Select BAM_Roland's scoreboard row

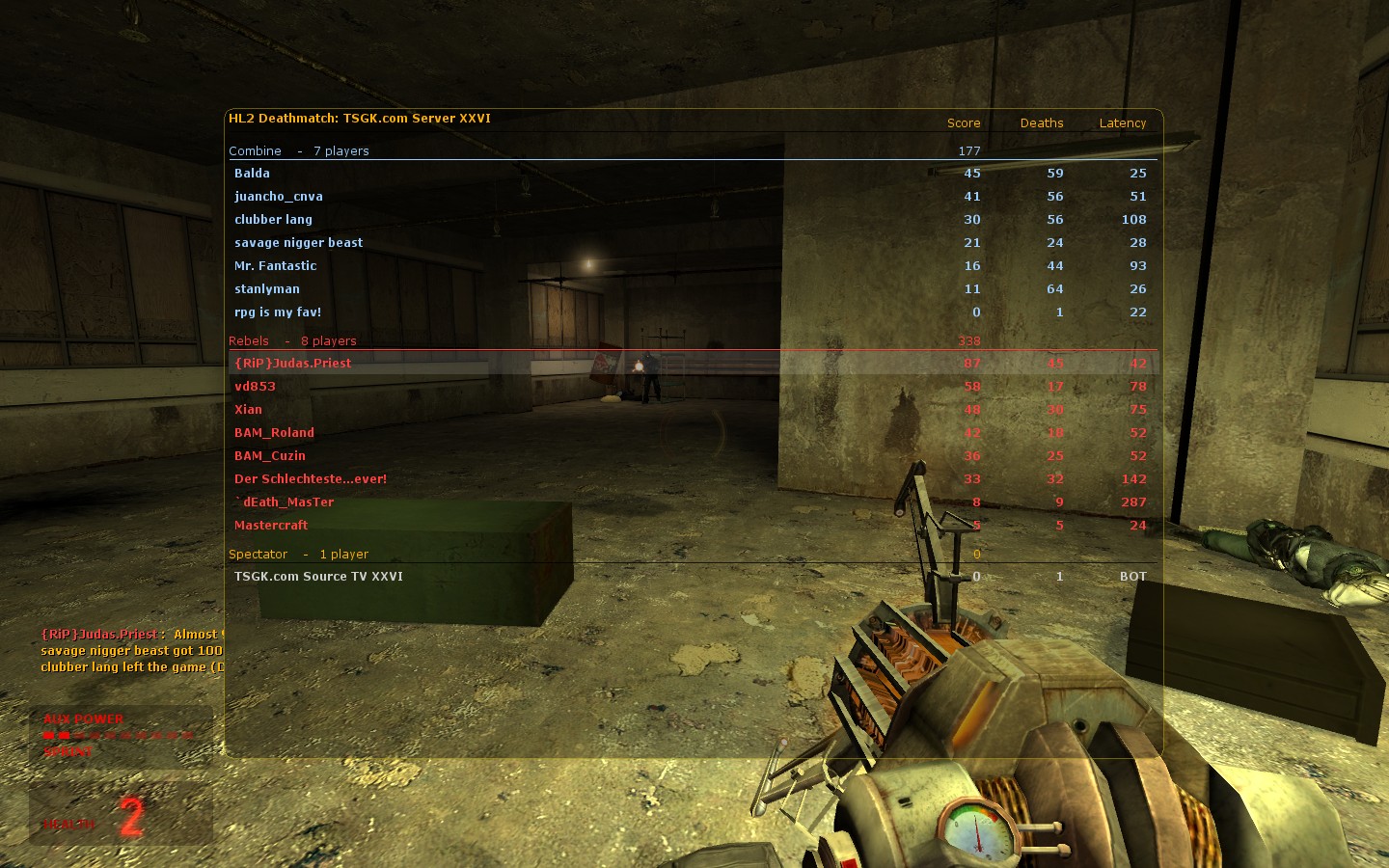pos(273,432)
